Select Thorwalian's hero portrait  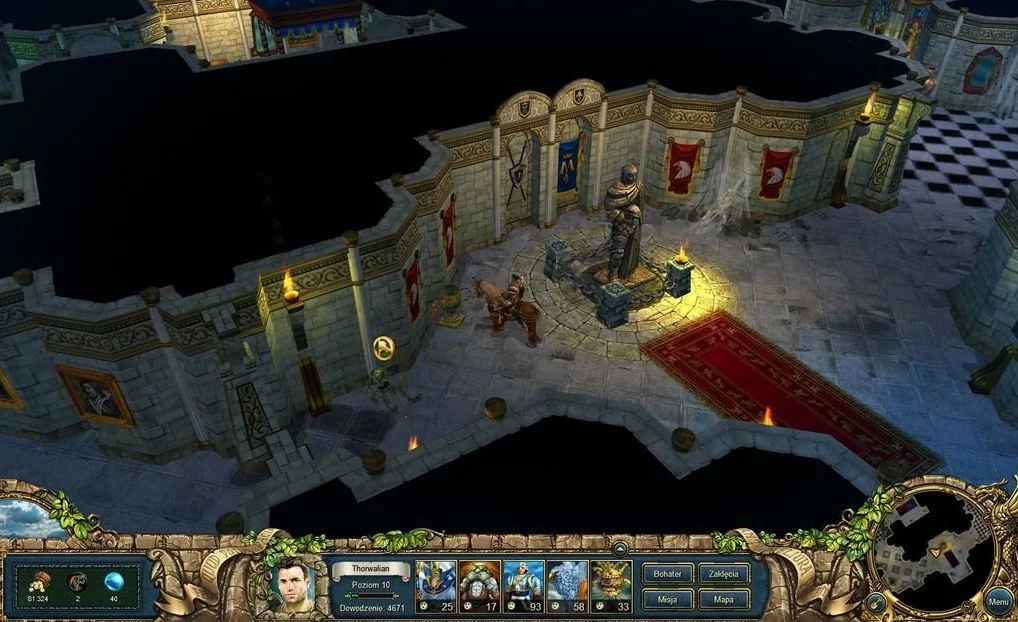(x=293, y=586)
